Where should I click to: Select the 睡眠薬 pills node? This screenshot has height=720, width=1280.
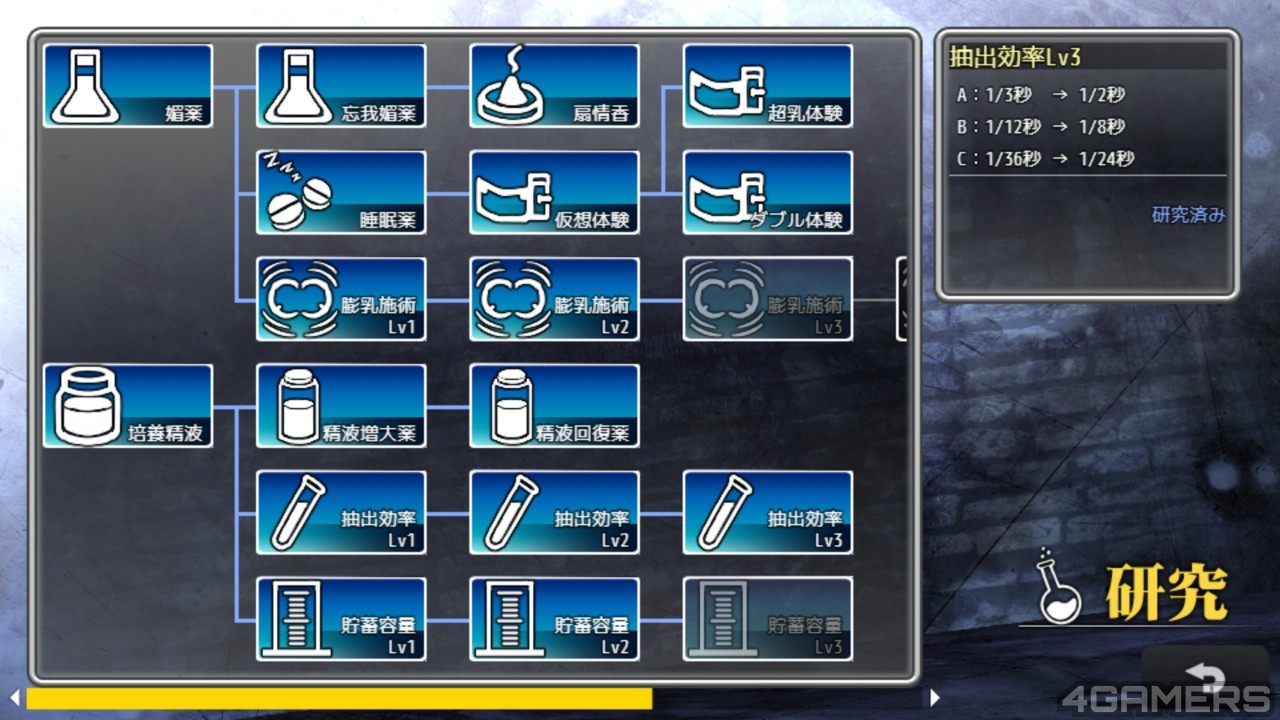[x=341, y=193]
